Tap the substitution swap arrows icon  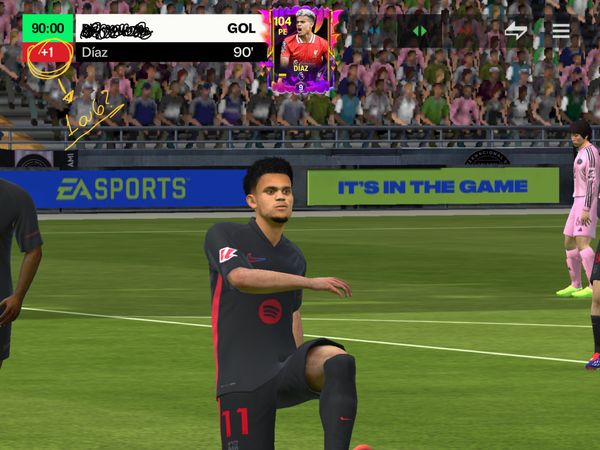coord(516,30)
